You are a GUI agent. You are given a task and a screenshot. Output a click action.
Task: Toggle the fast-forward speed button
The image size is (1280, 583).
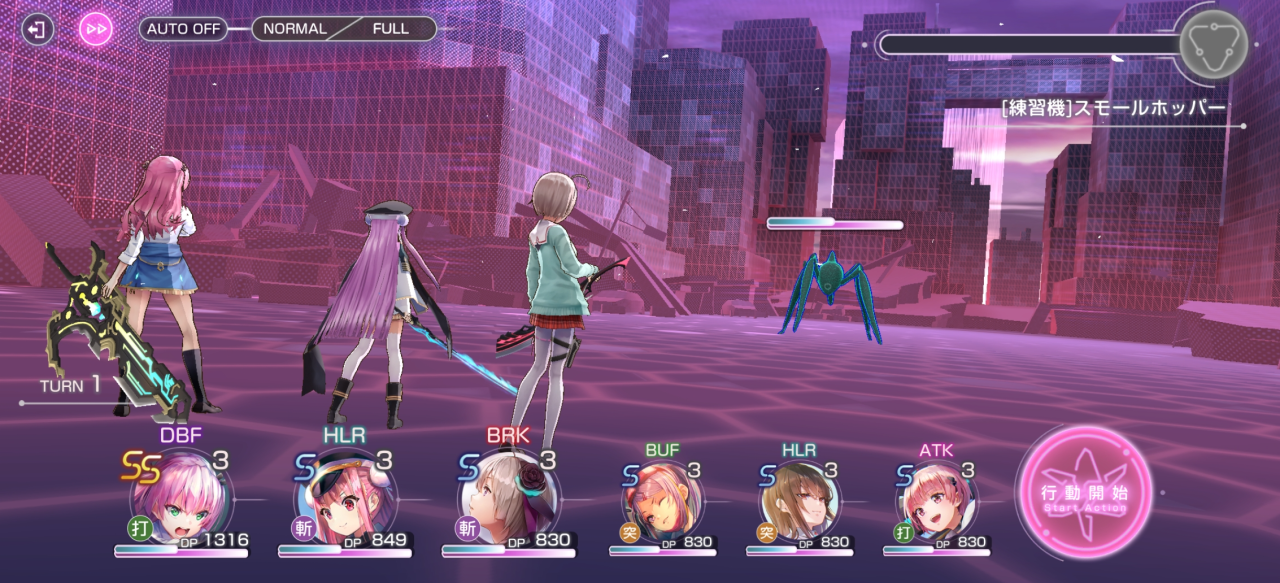pyautogui.click(x=96, y=29)
